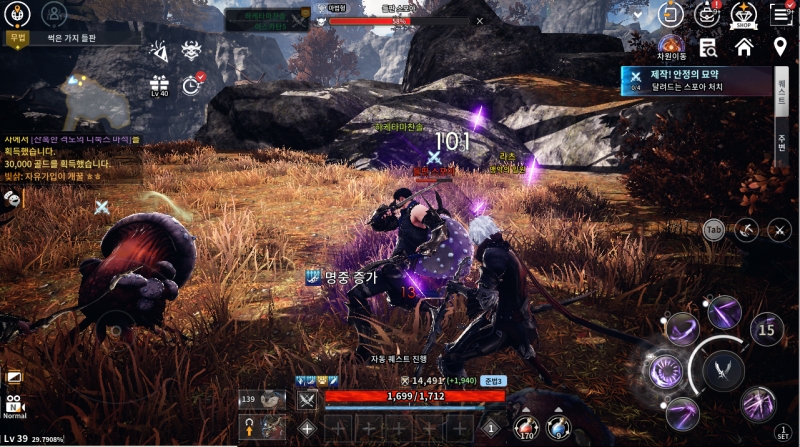Open the stopwatch timed rewards icon
800x447 pixels.
coord(192,84)
